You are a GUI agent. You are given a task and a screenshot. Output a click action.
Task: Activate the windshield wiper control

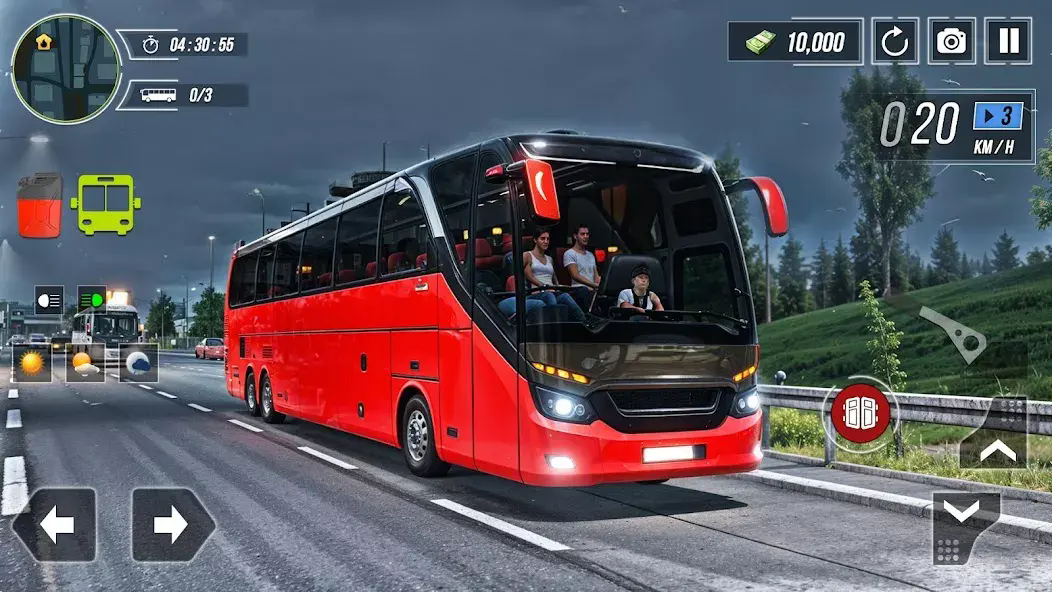[x=952, y=334]
